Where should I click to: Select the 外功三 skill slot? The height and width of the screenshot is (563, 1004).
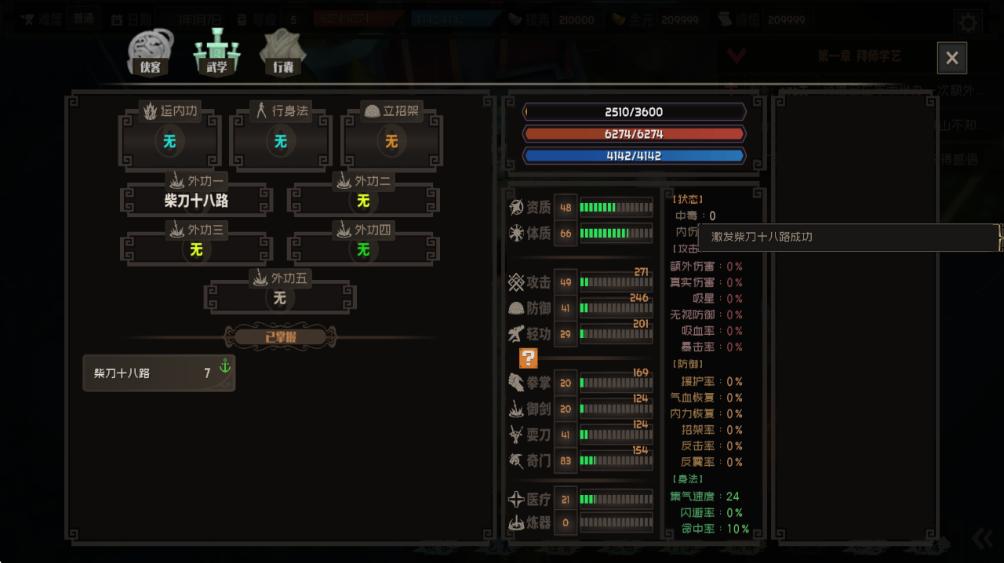click(x=196, y=249)
